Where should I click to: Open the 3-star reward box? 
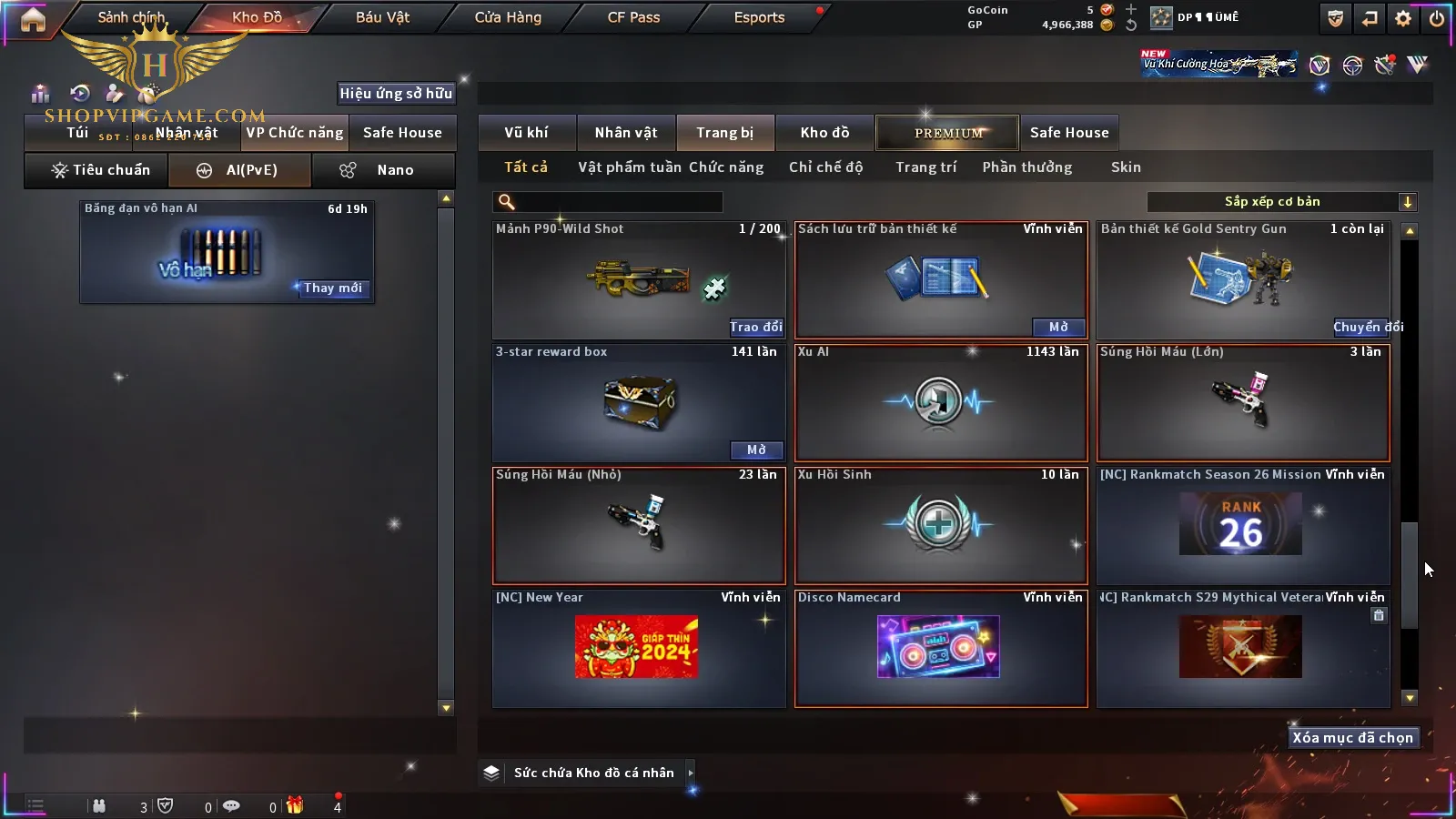756,450
